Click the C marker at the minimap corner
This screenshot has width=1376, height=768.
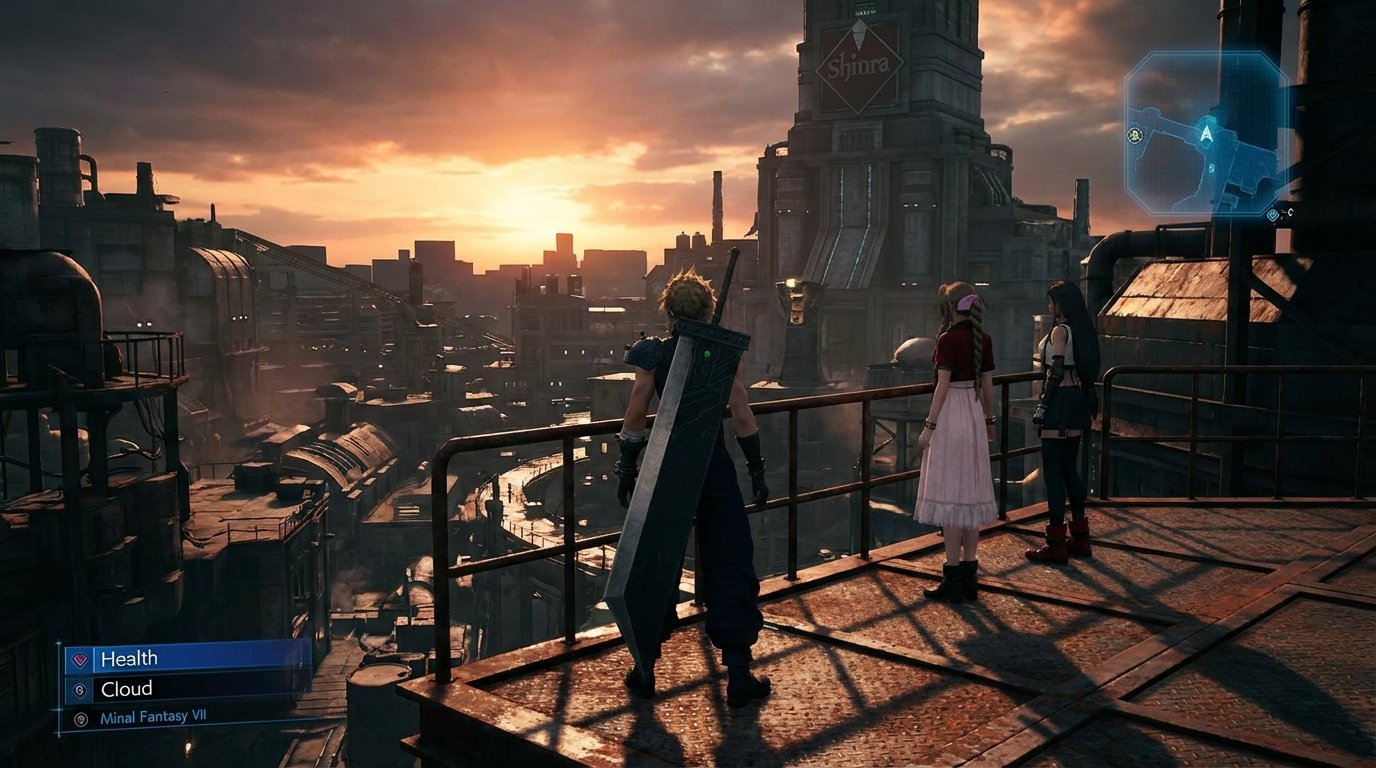[x=1290, y=212]
